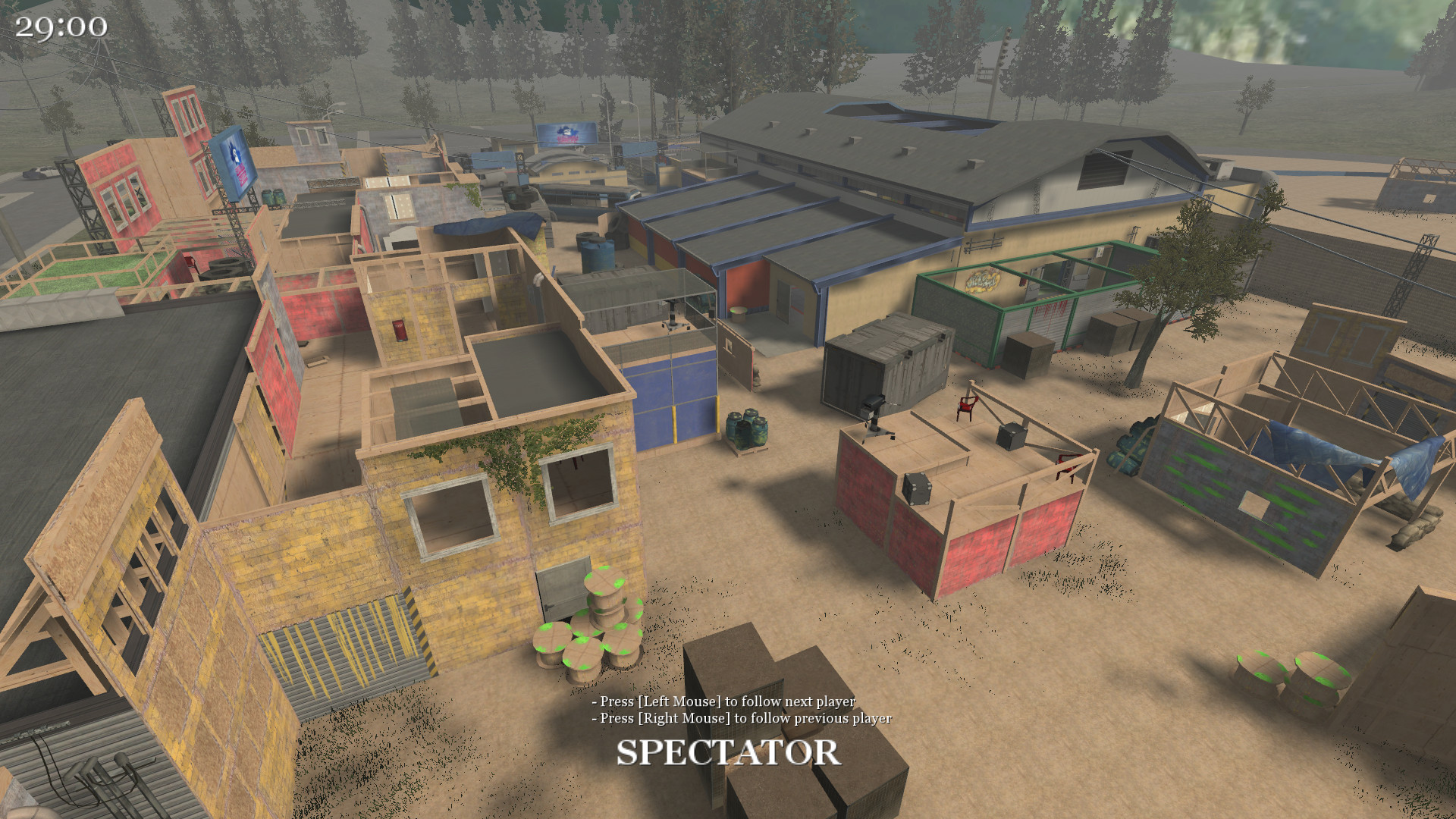Click the blue propane tanks on the pallet
Viewport: 1456px width, 819px height.
(x=747, y=428)
